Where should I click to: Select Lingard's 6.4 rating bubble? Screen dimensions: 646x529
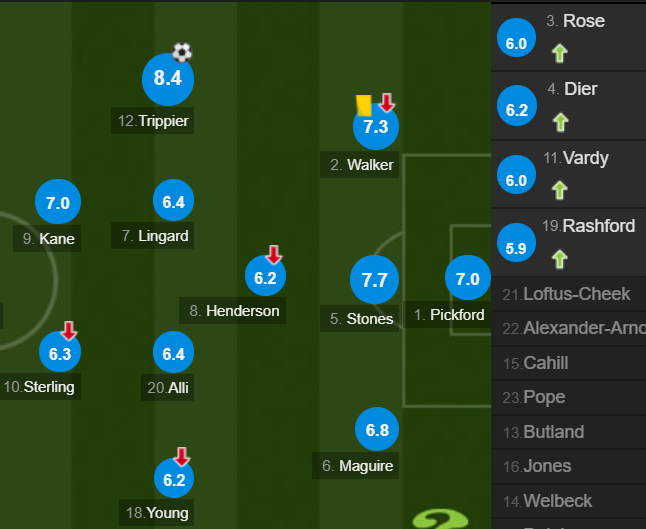point(174,202)
